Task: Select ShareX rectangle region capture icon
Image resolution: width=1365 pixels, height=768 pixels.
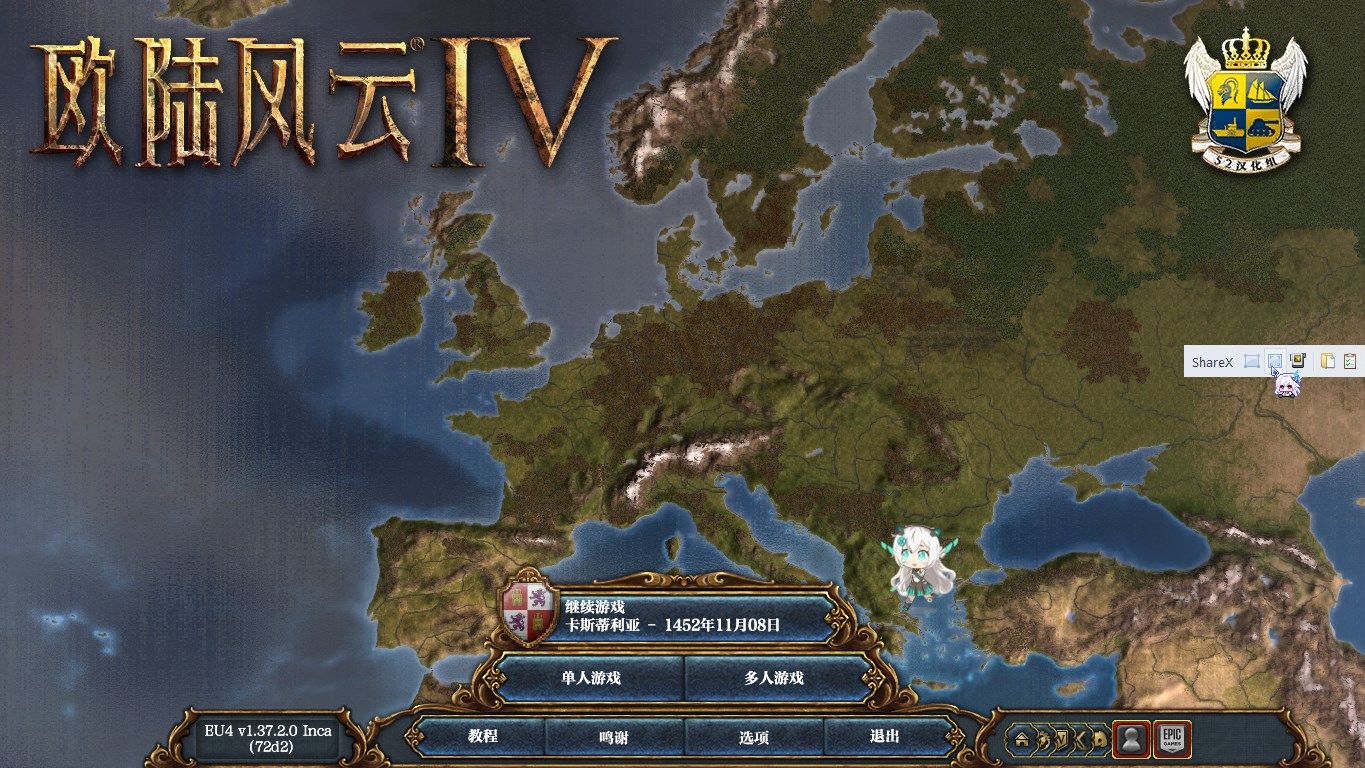Action: (1251, 361)
